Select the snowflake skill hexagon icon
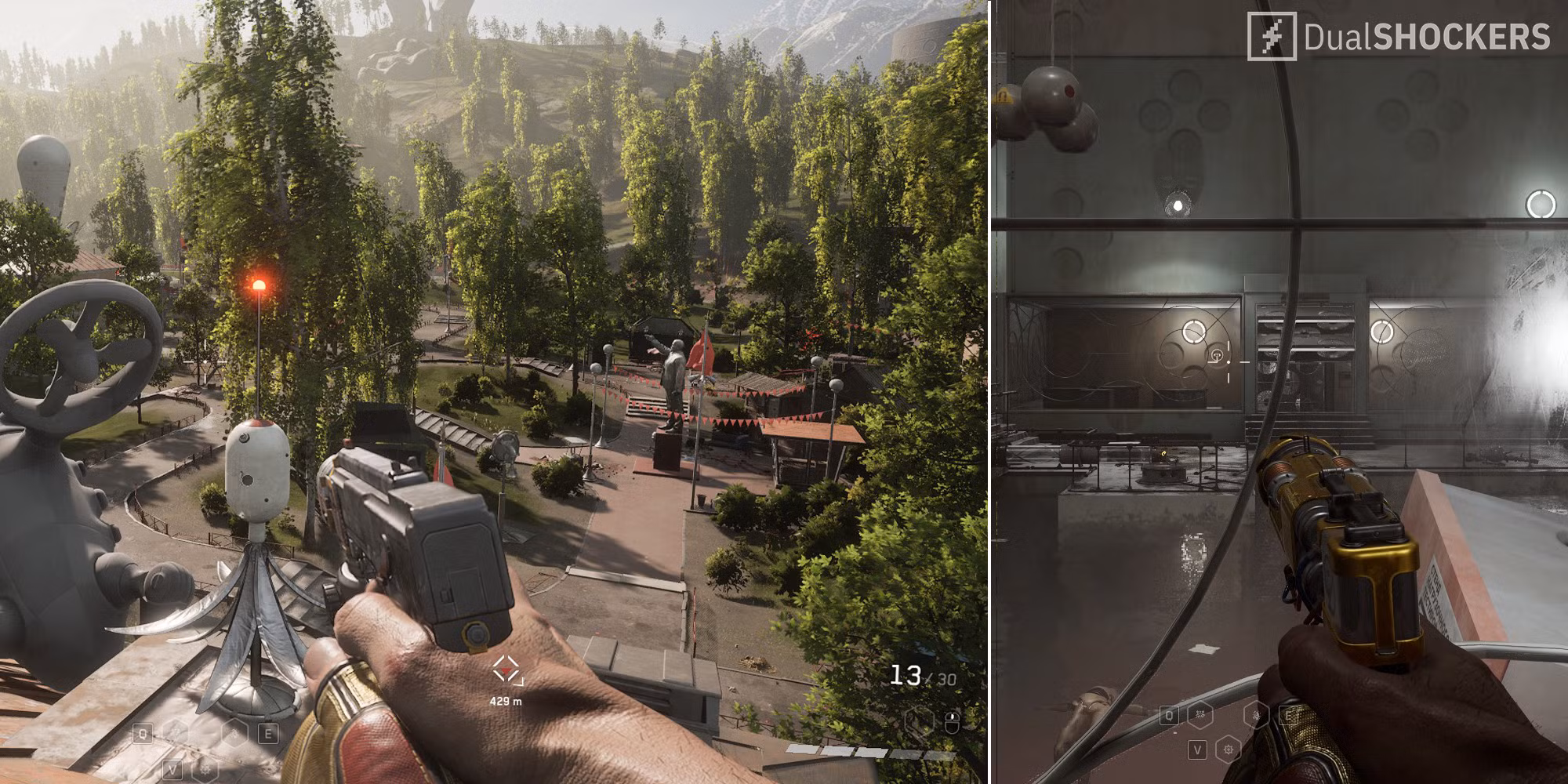This screenshot has height=784, width=1568. point(176,731)
